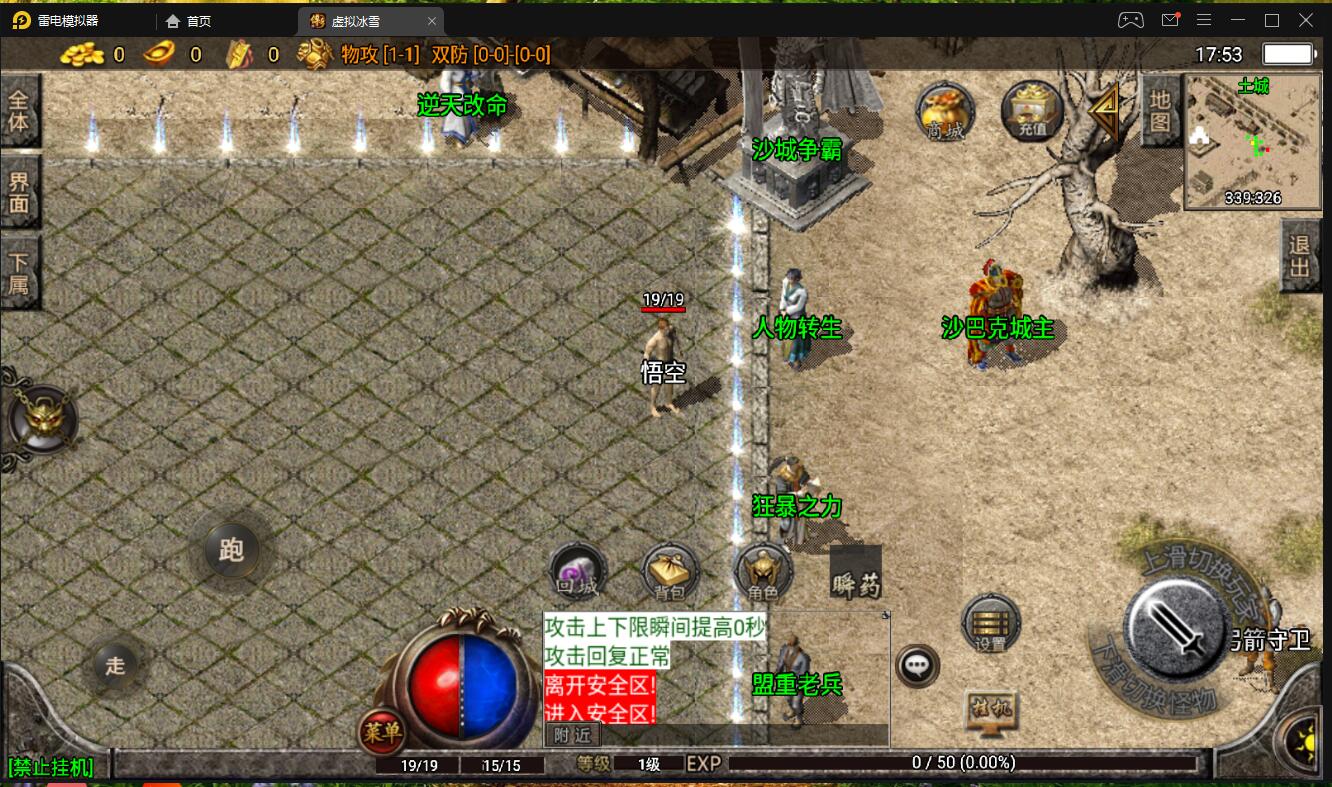
Task: Switch to the 首页 emulator tab
Action: [x=199, y=21]
